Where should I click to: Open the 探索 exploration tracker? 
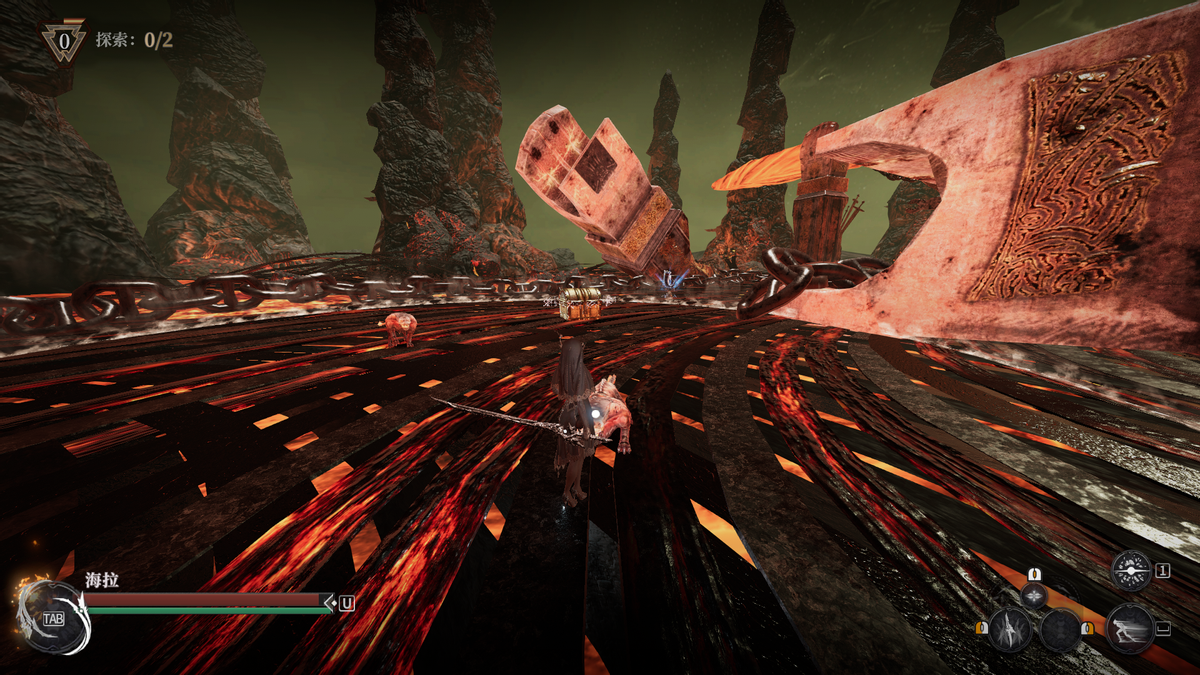(x=134, y=40)
